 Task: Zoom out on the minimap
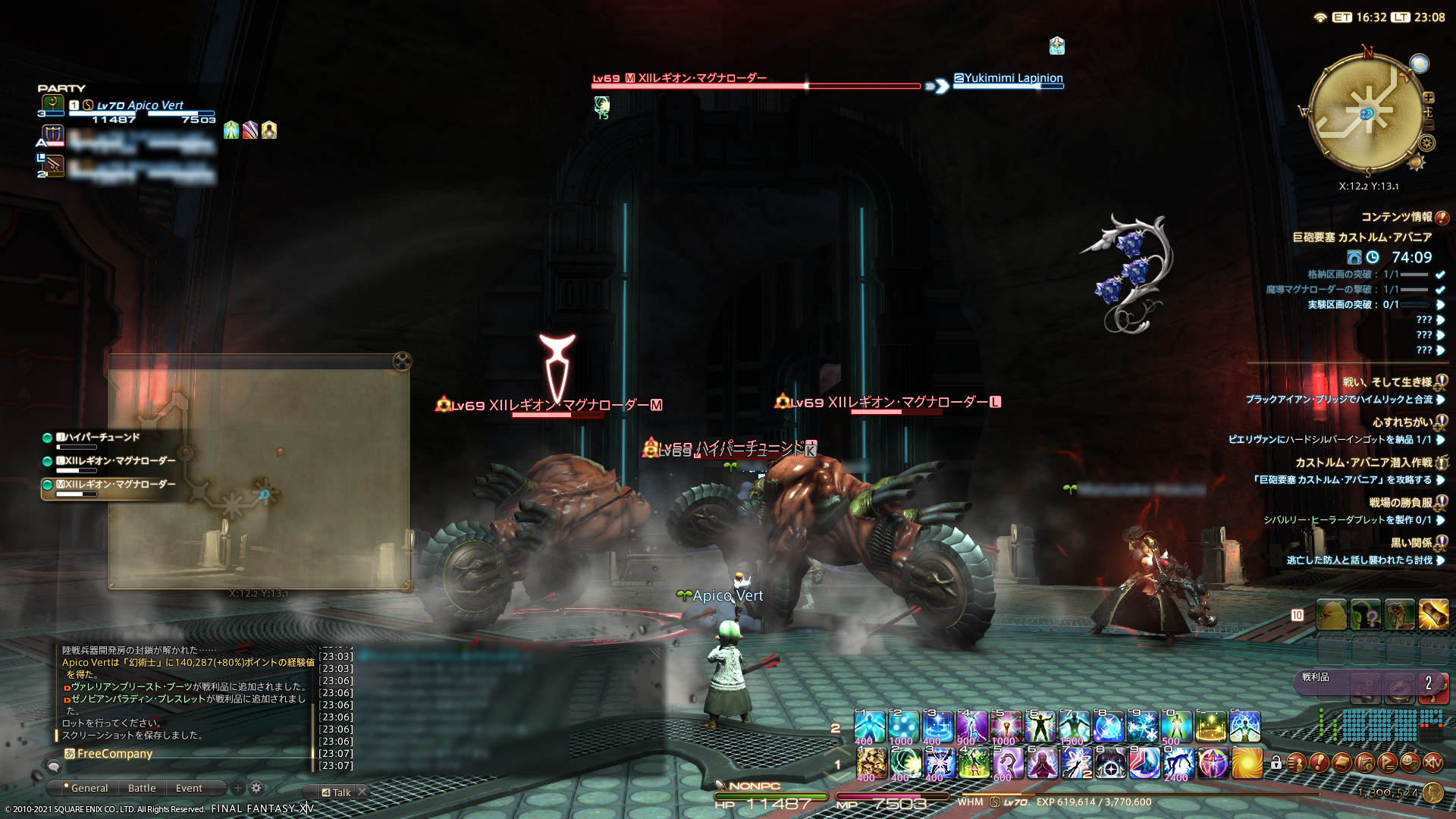coord(1429,124)
